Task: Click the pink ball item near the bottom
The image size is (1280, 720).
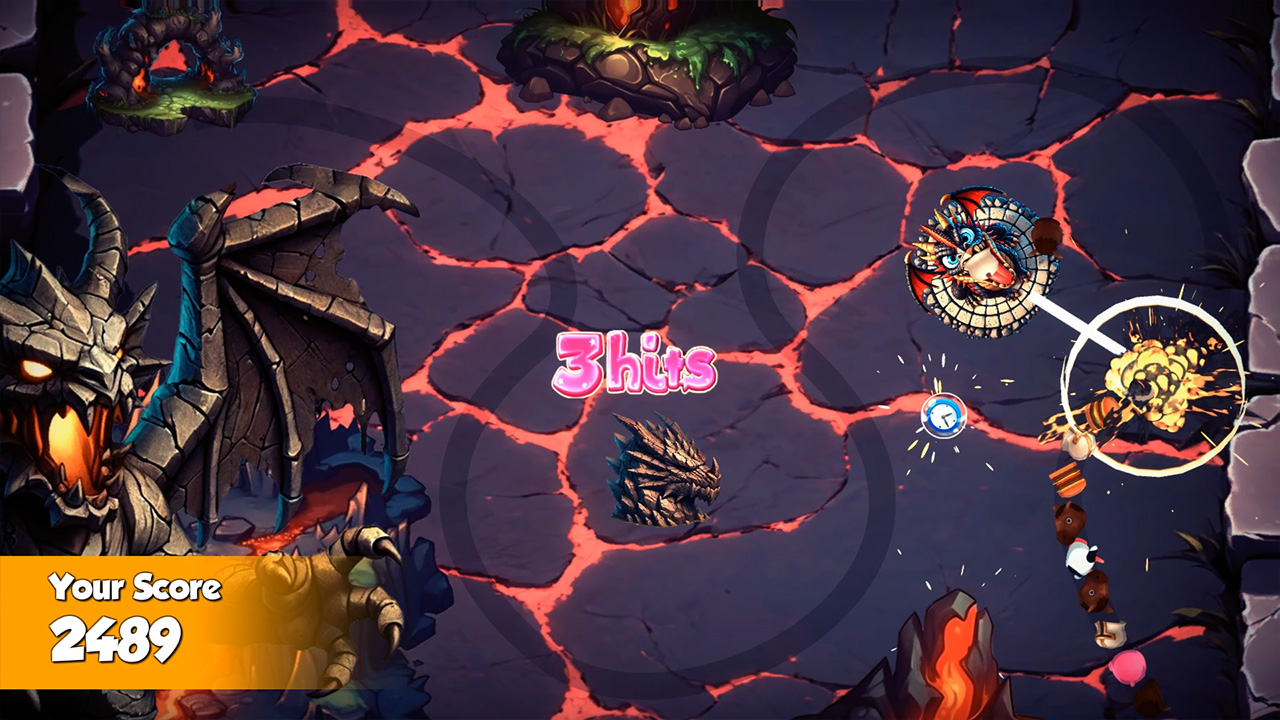Action: 1127,667
